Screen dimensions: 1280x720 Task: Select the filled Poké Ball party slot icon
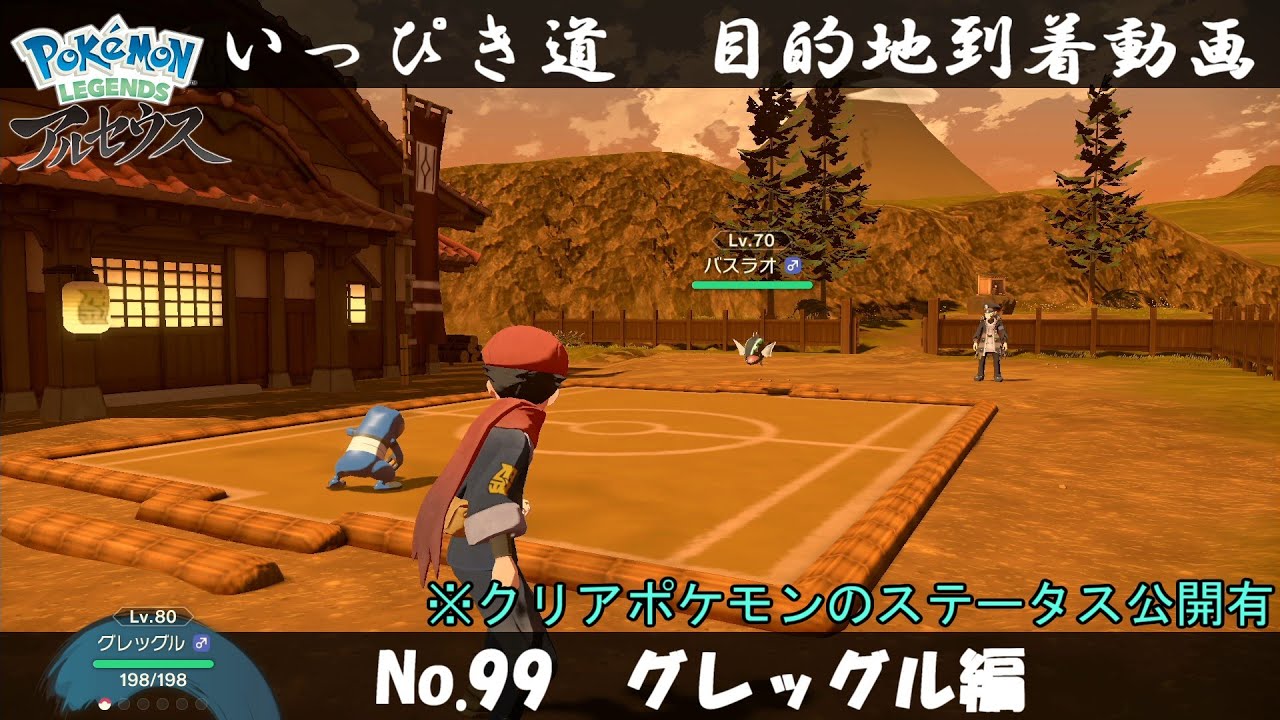click(104, 704)
